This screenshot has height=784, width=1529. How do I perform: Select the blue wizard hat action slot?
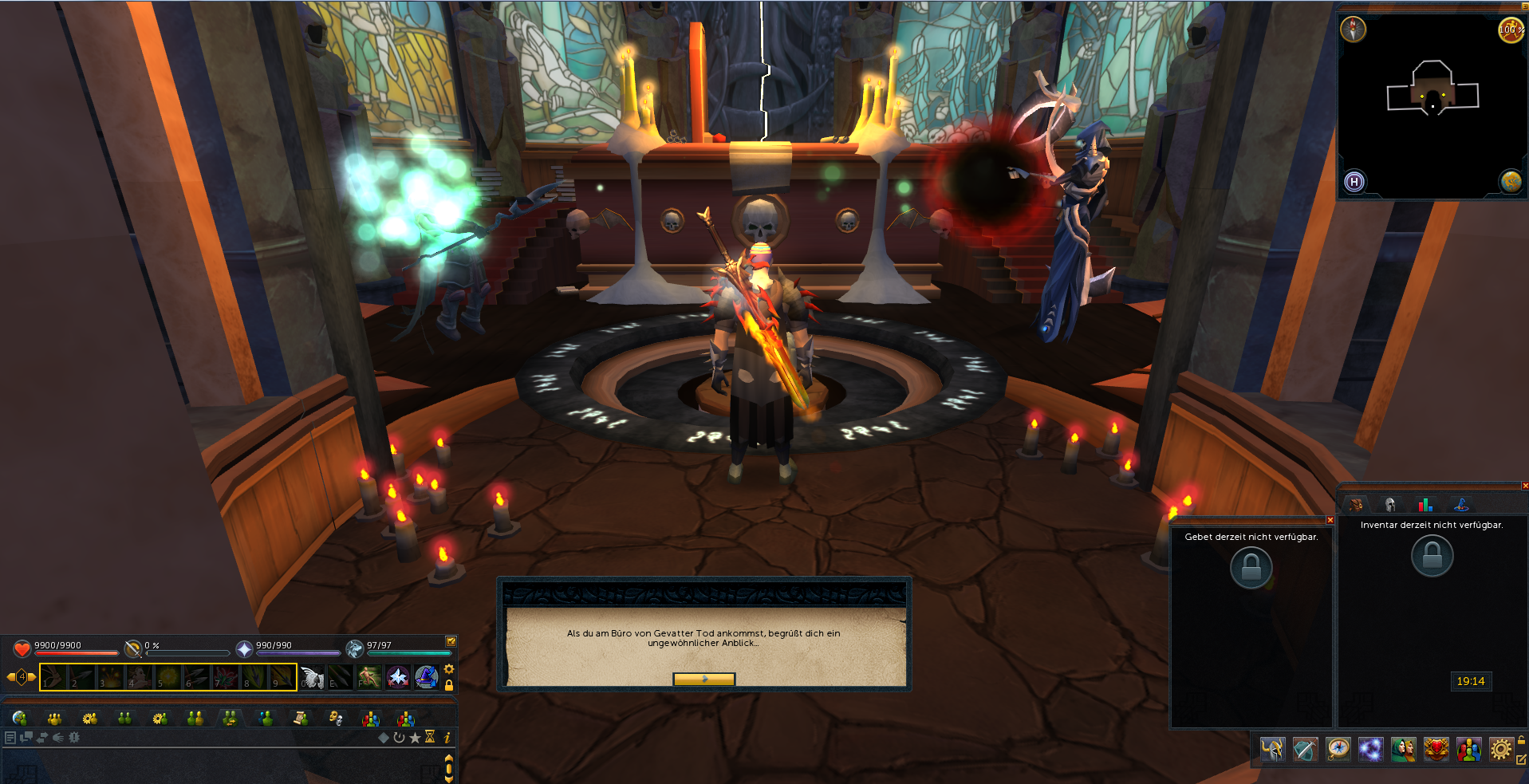[427, 677]
